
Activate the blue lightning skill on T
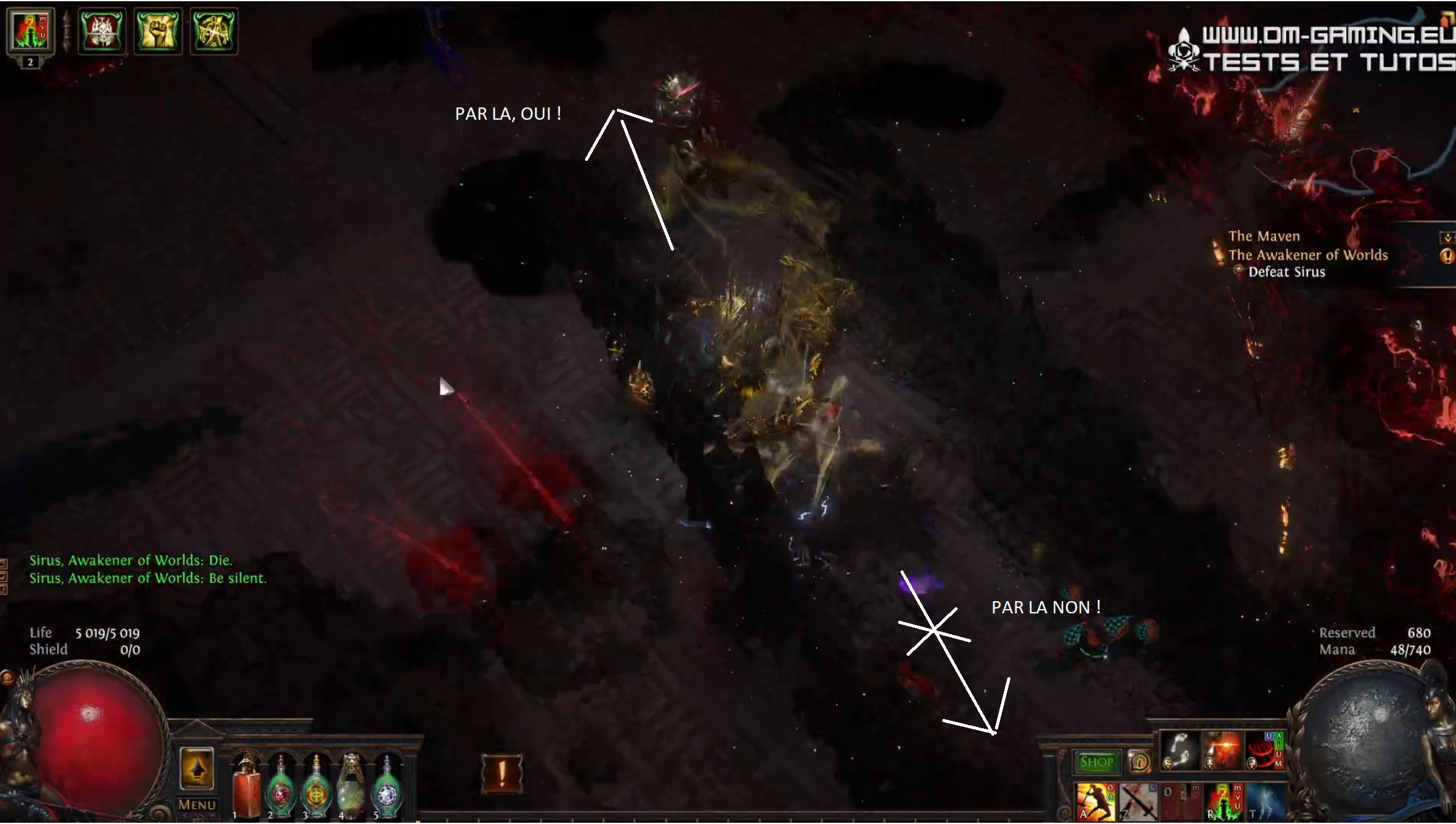[x=1264, y=802]
